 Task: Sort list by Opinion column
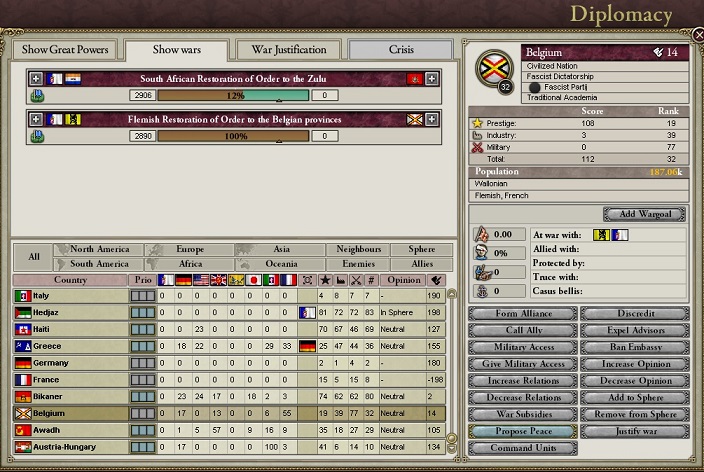402,280
